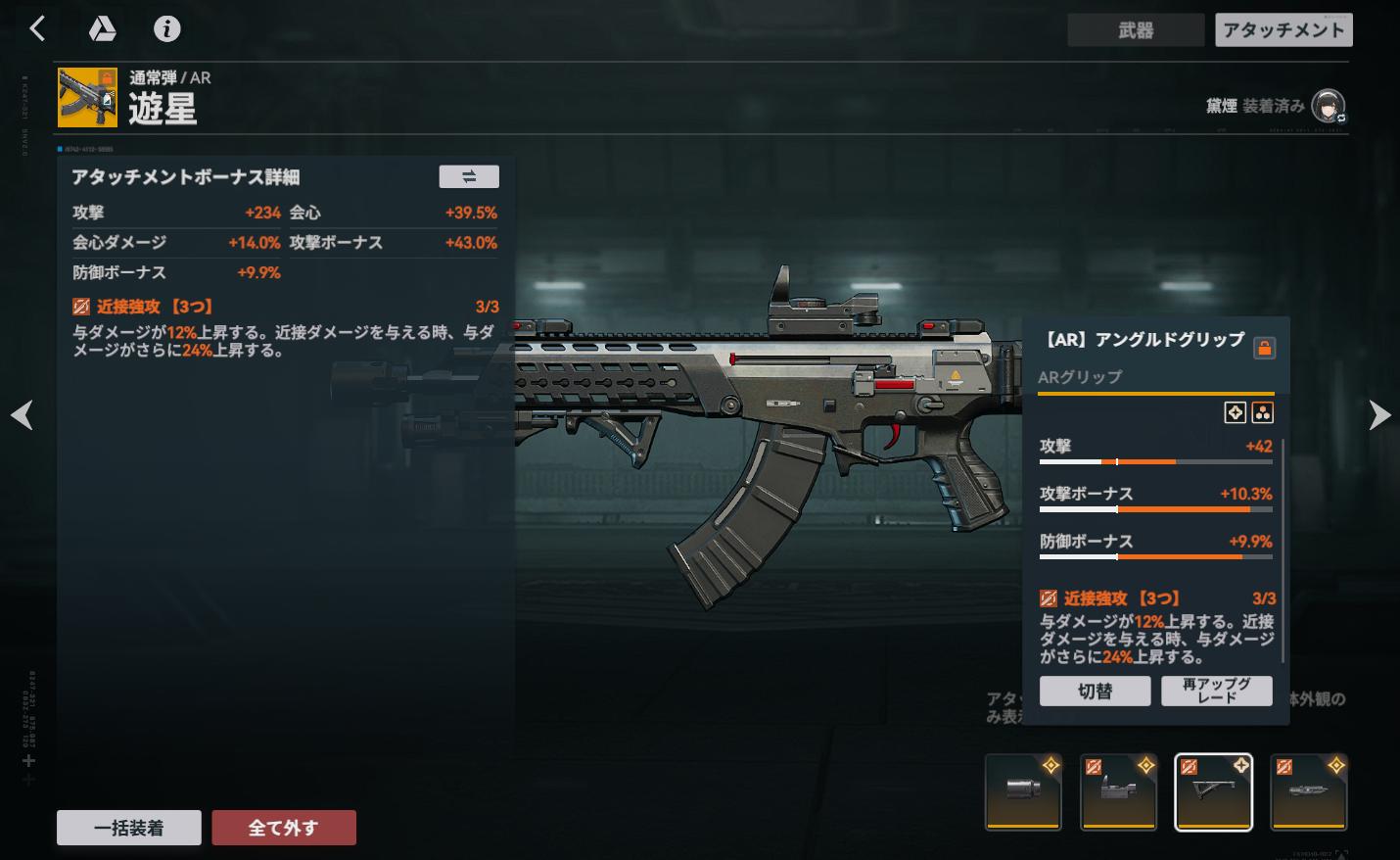Remove all attachments with 全て外す
The height and width of the screenshot is (860, 1400).
(283, 828)
